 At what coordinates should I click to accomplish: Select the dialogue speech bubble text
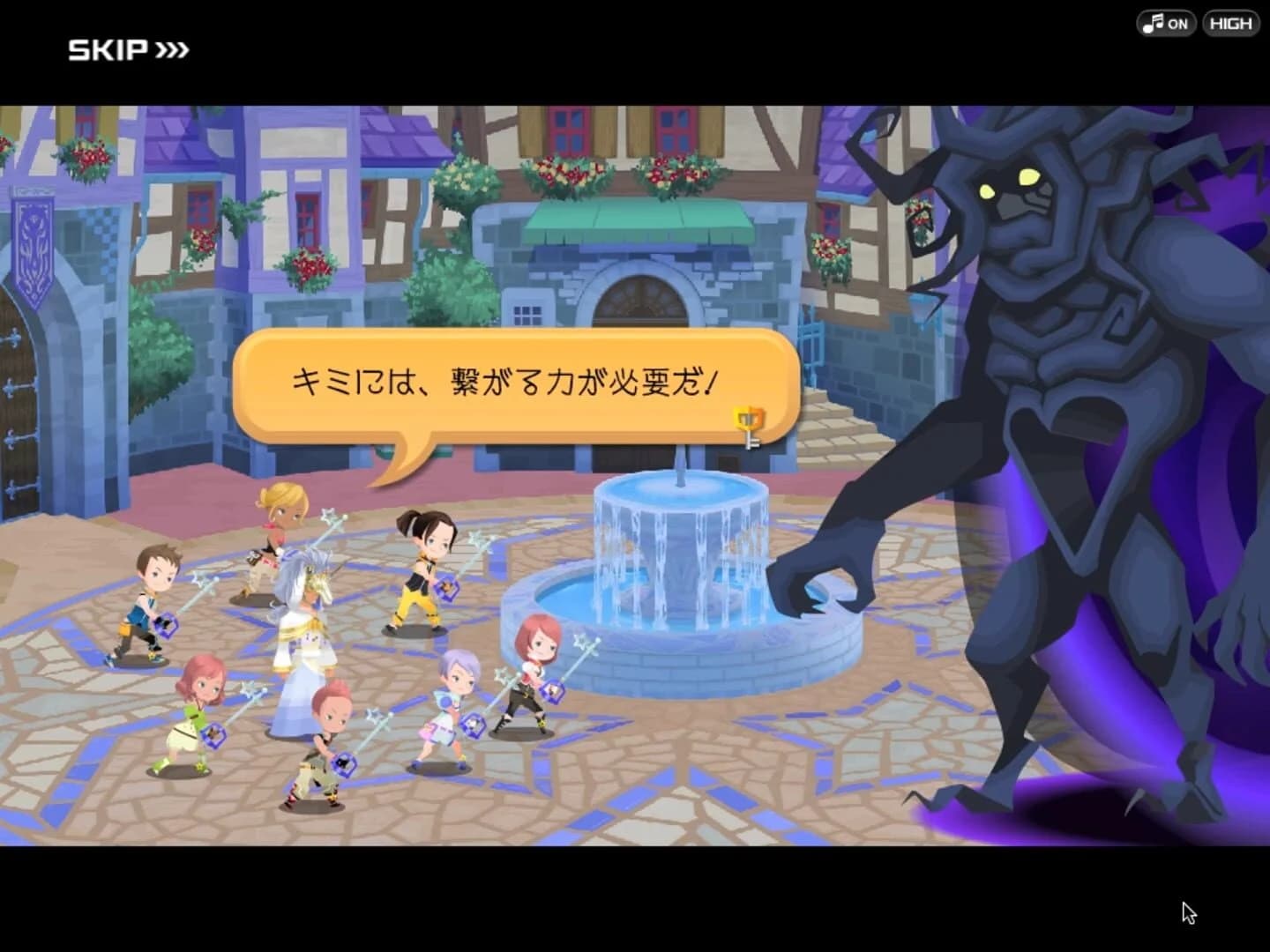(x=507, y=381)
